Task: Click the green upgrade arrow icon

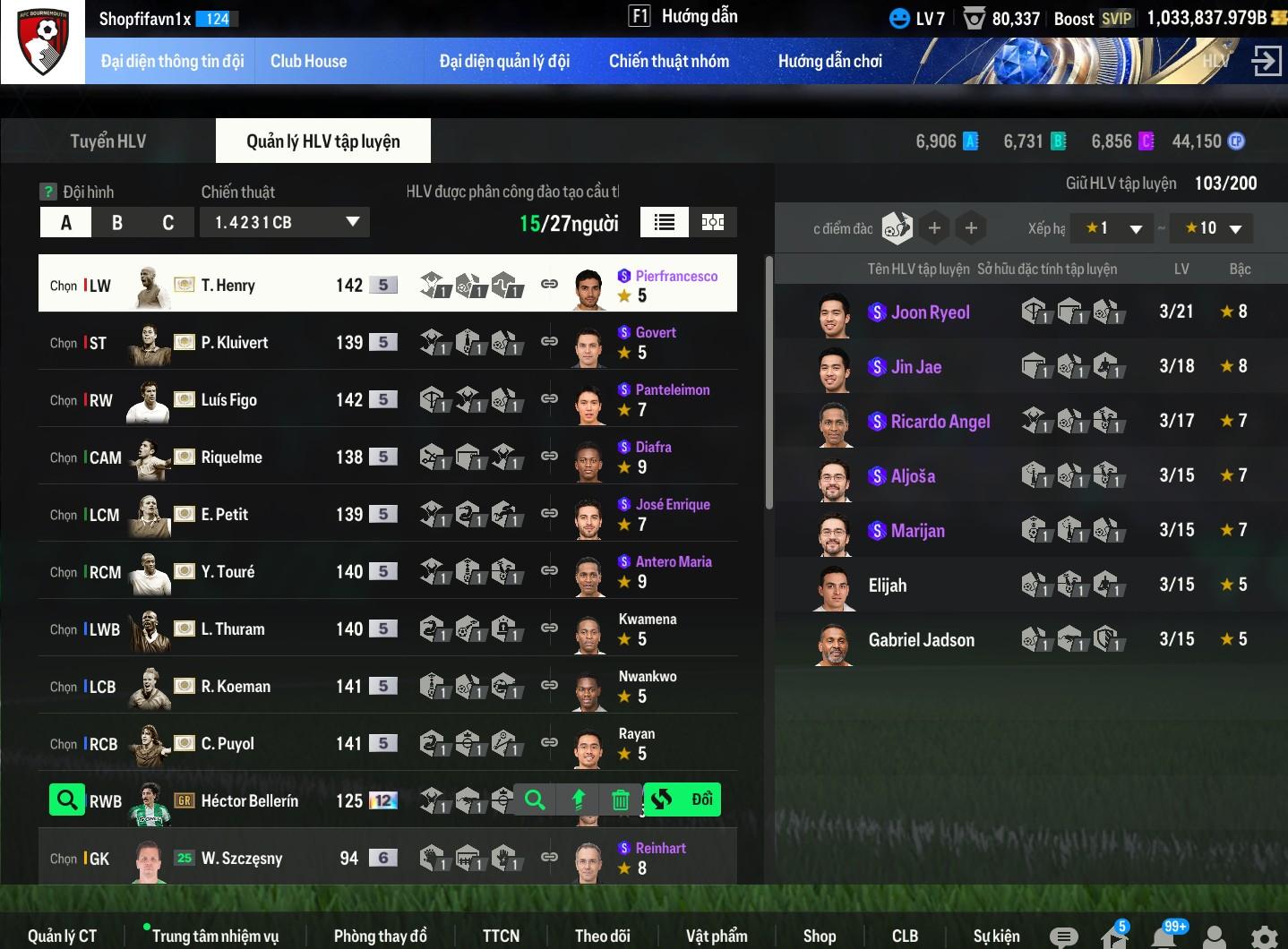Action: 578,800
